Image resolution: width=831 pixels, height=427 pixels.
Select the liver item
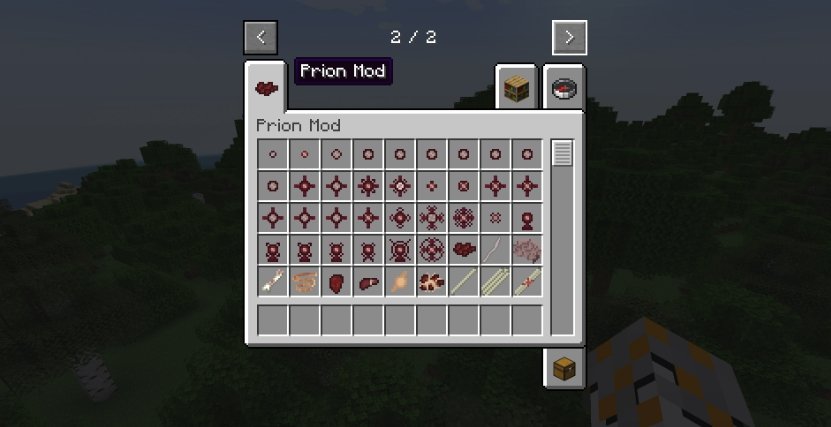pos(368,282)
